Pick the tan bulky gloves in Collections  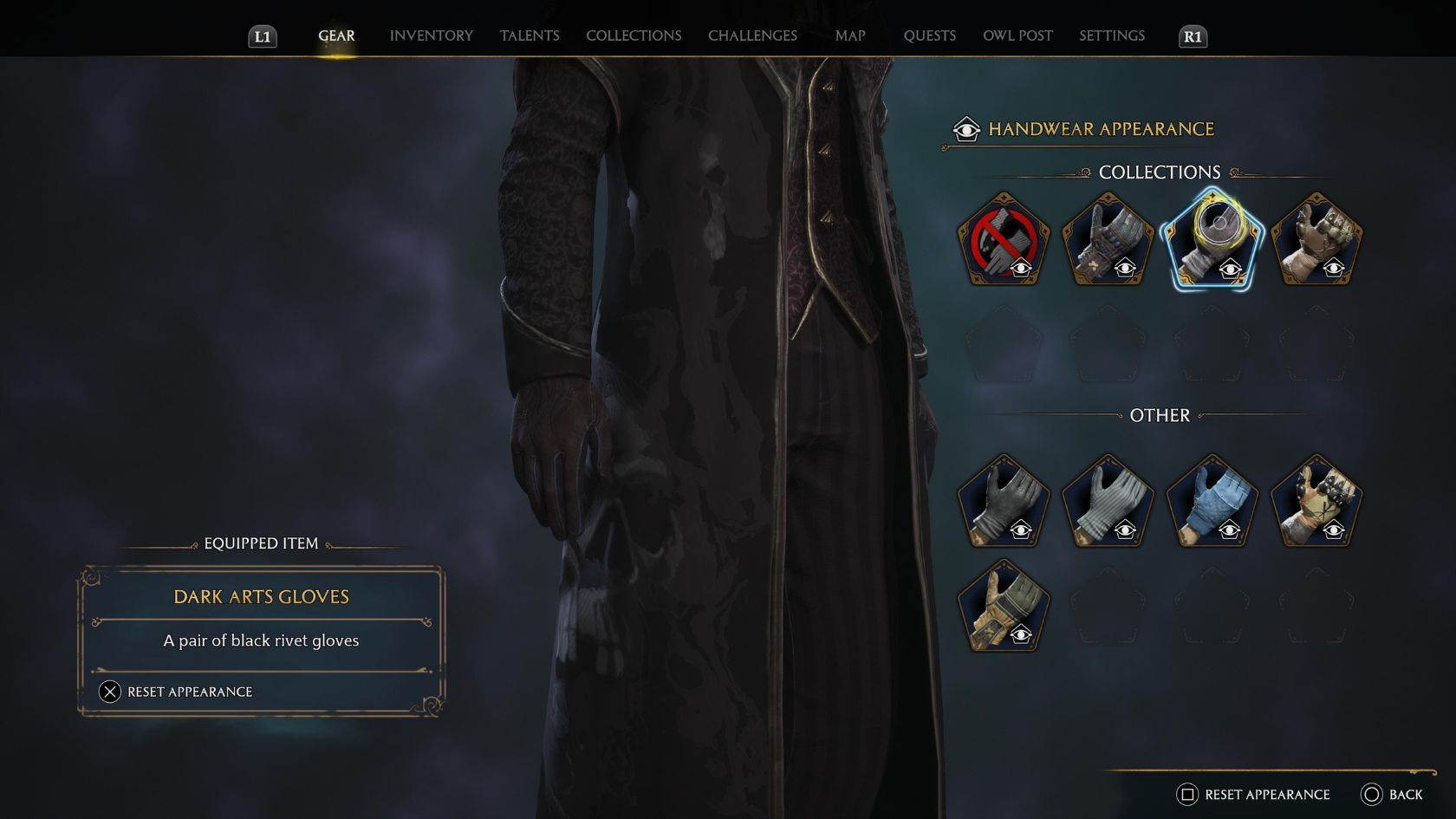click(x=1316, y=240)
